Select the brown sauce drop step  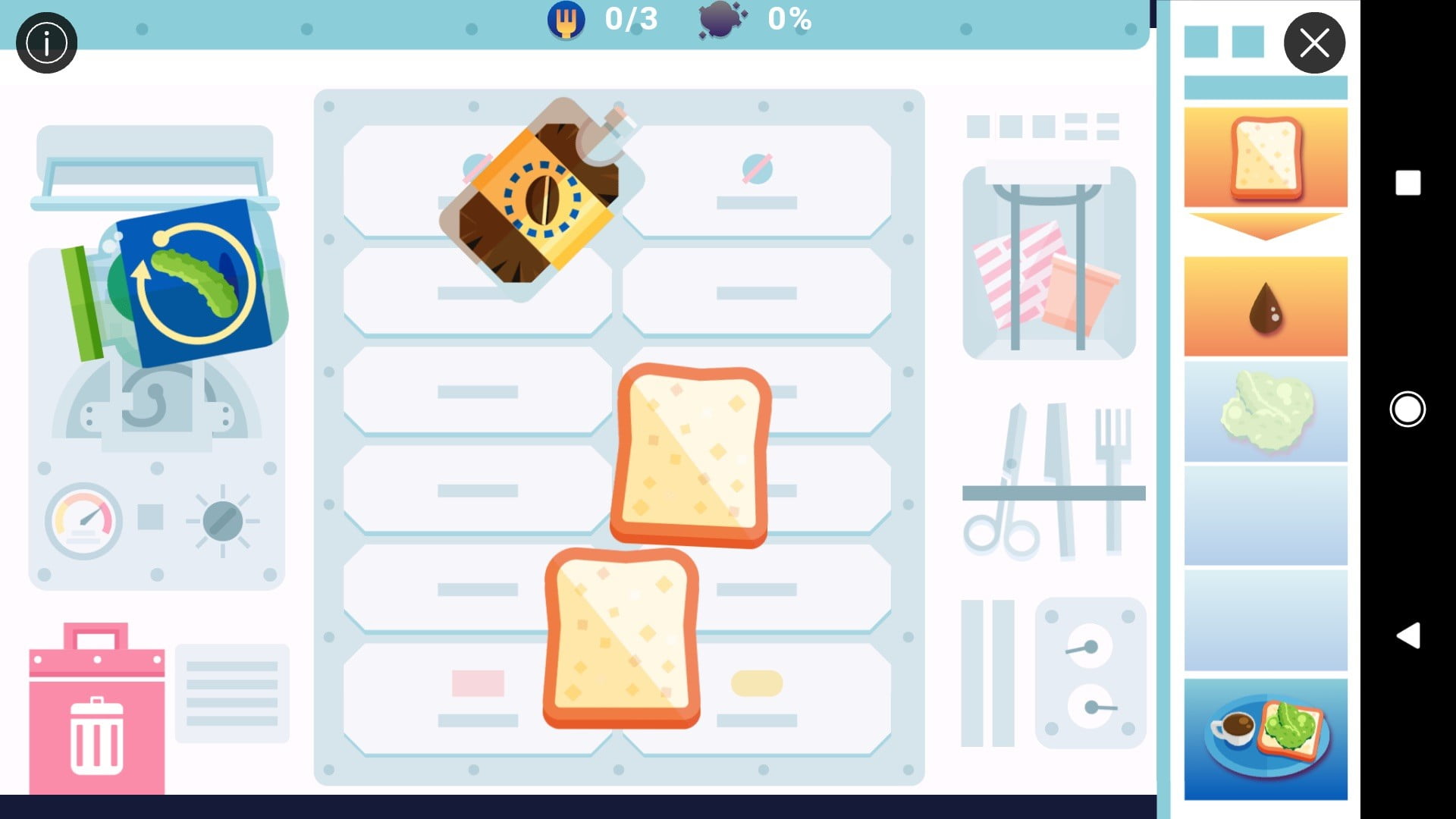[x=1266, y=306]
